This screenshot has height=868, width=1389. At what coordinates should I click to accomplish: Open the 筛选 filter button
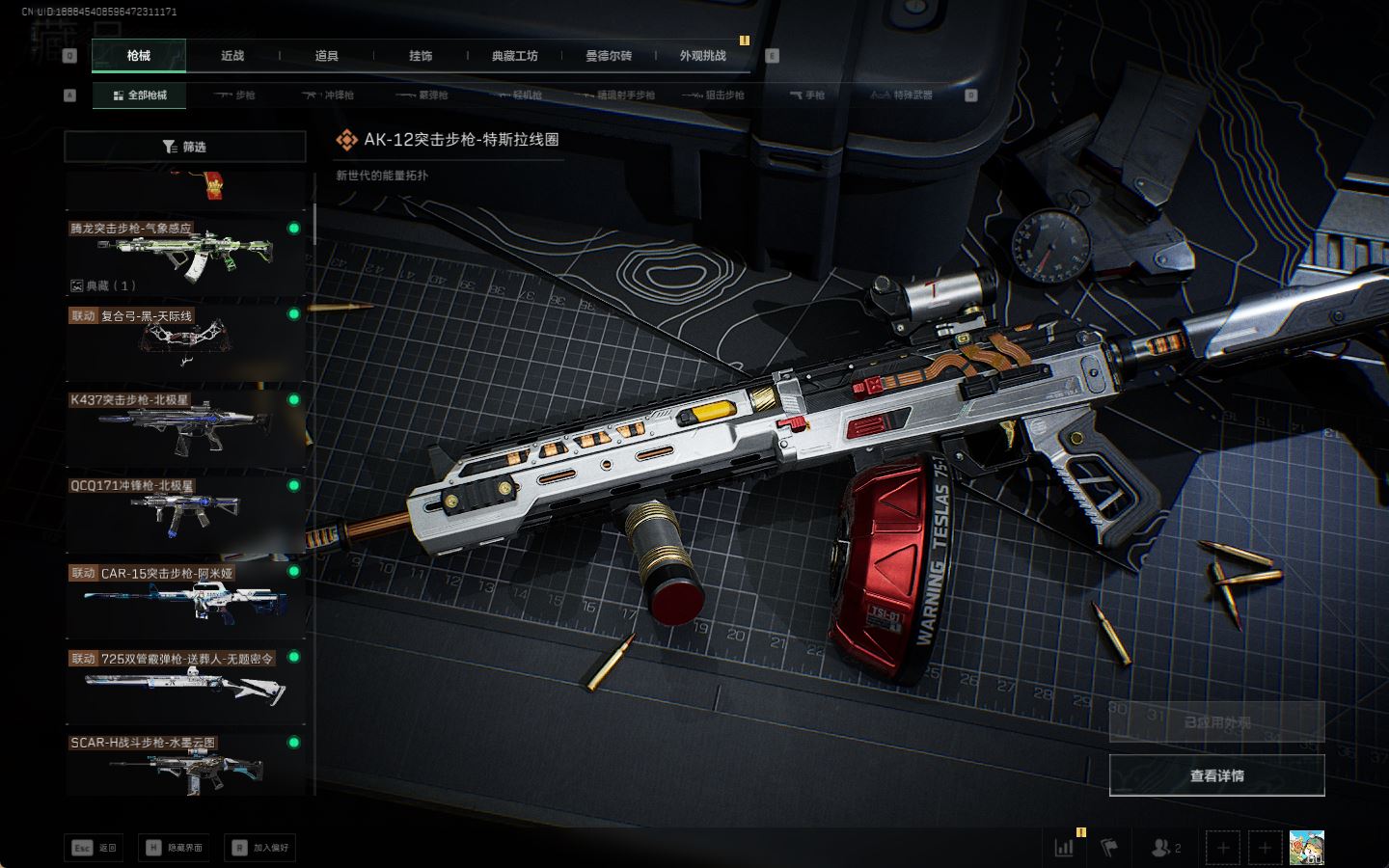tap(184, 147)
